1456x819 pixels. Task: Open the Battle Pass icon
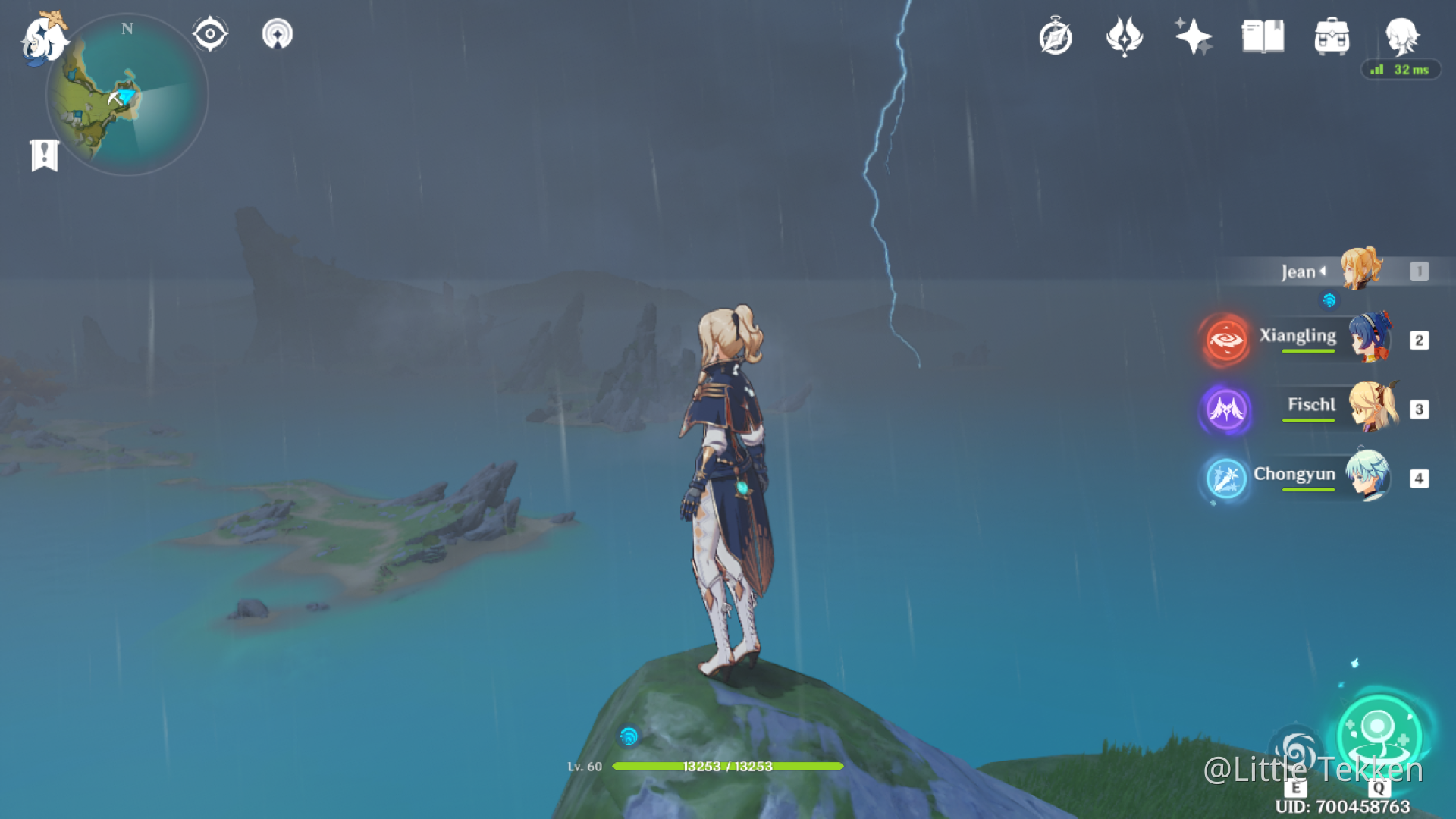(x=1125, y=36)
